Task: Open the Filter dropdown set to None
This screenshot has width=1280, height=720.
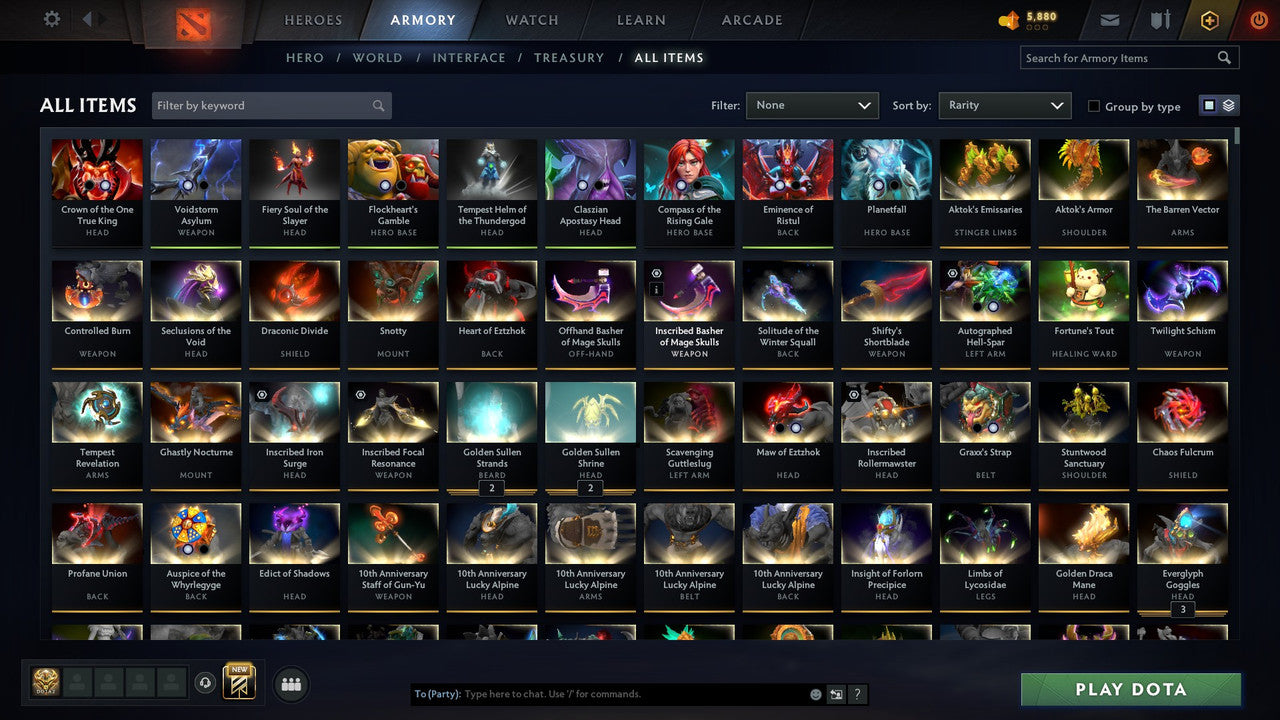Action: (x=812, y=105)
